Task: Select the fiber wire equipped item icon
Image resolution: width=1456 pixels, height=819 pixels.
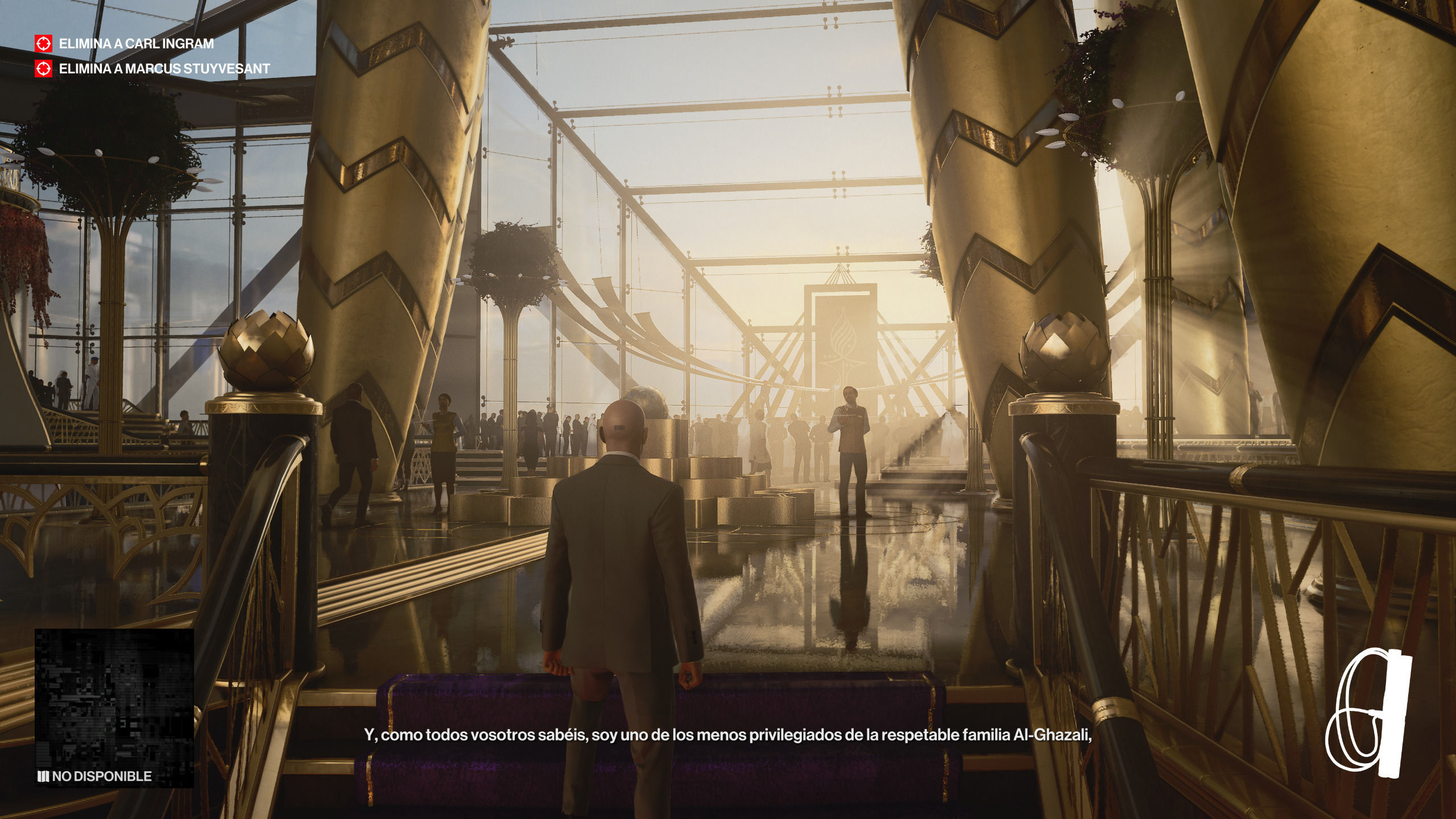Action: pyautogui.click(x=1368, y=713)
